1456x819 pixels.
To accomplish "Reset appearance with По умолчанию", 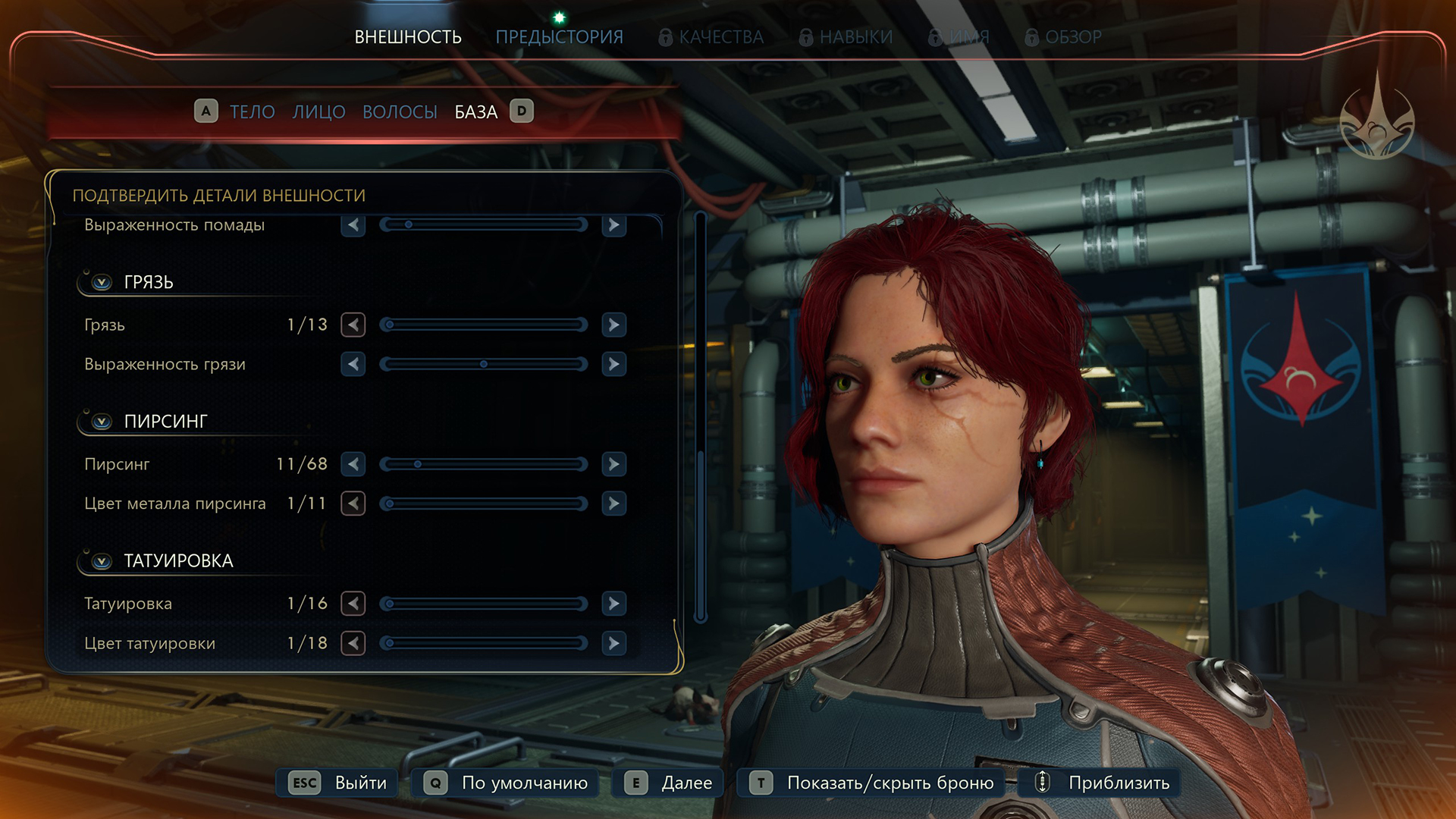I will [x=506, y=783].
